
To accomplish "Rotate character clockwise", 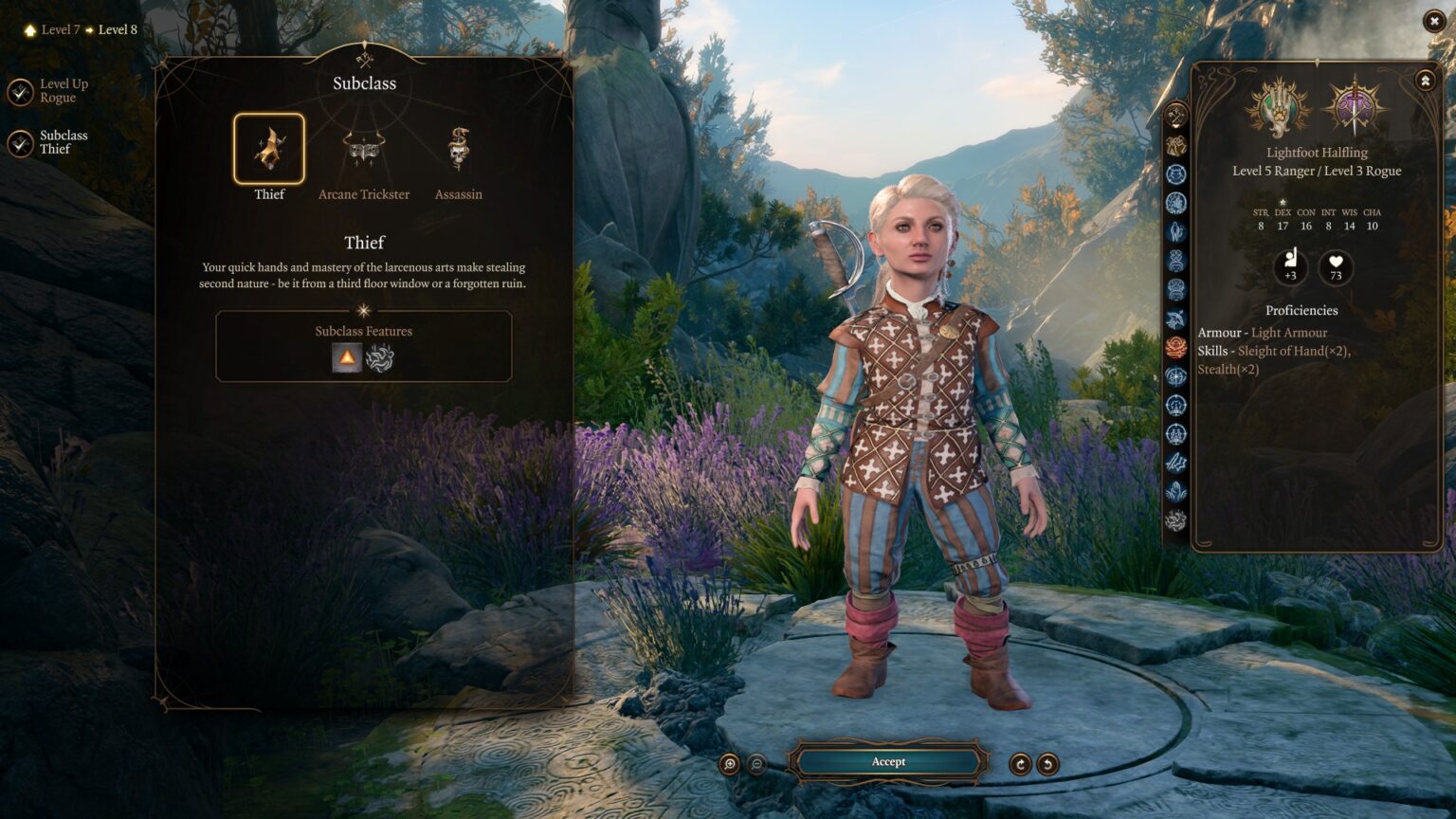I will pyautogui.click(x=1020, y=764).
